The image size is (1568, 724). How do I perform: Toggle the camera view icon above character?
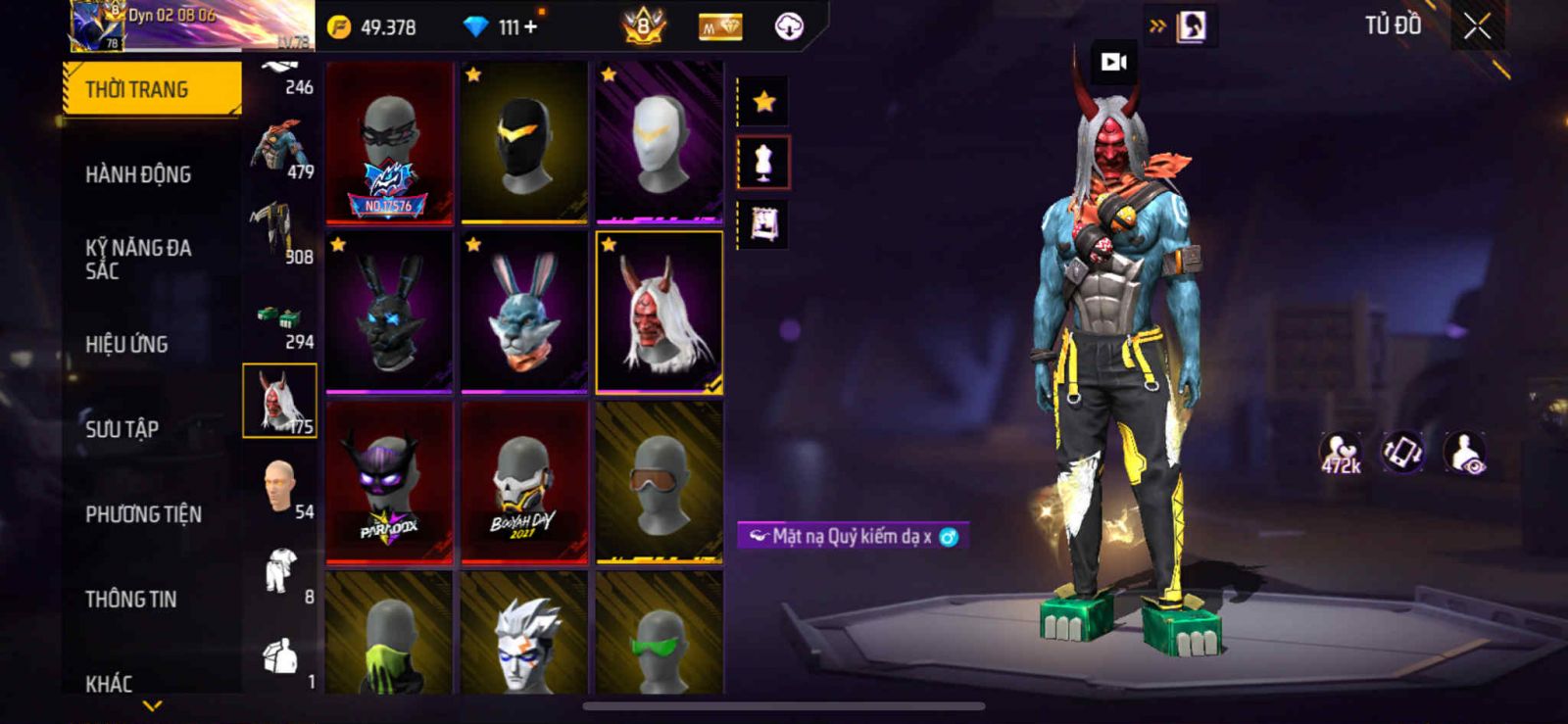coord(1113,62)
